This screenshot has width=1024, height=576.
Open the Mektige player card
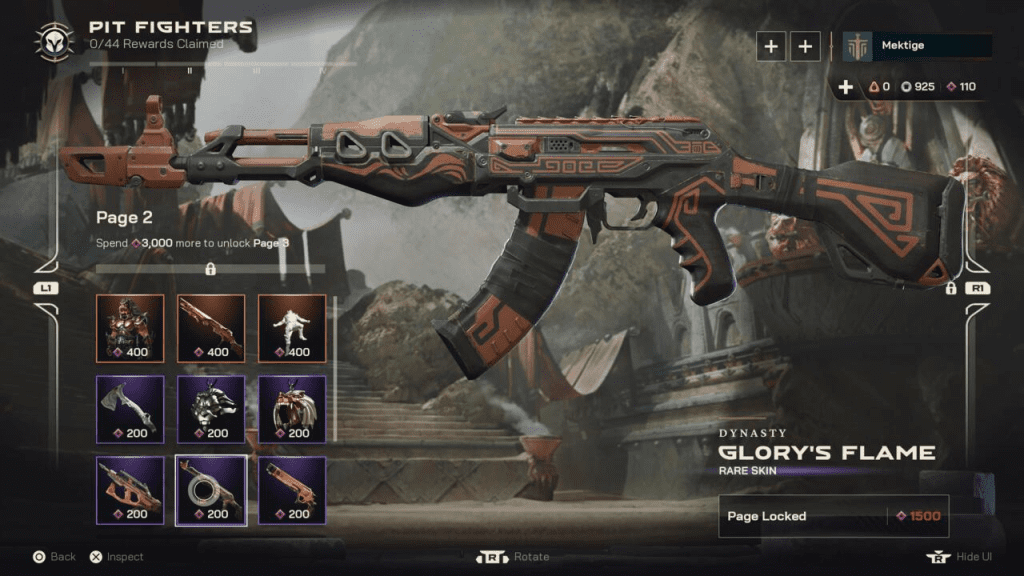coord(917,46)
